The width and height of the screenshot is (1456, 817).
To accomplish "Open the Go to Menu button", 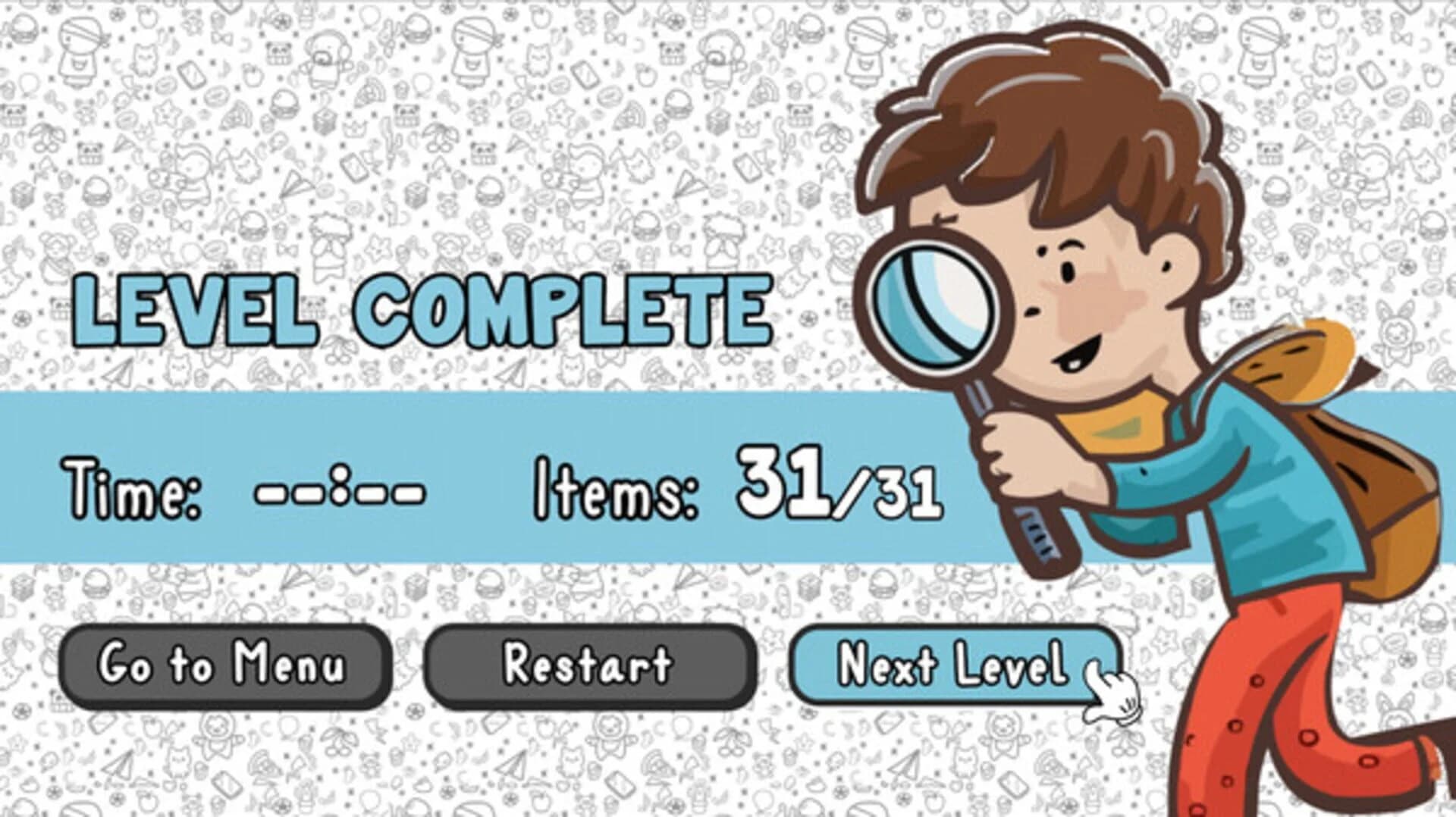I will [x=224, y=665].
